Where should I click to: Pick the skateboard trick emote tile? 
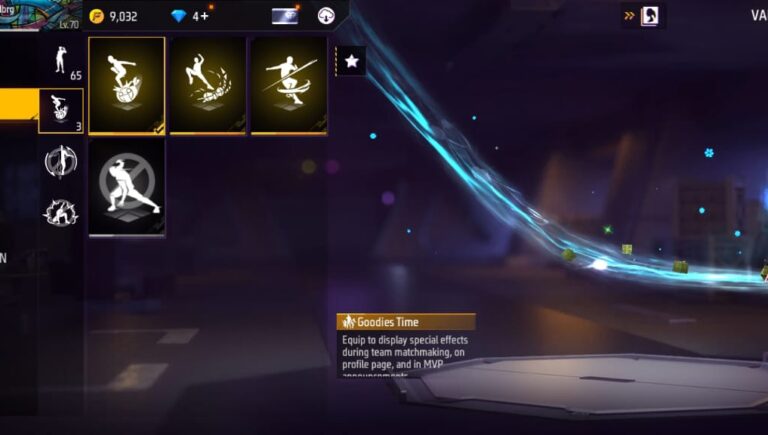[x=289, y=85]
